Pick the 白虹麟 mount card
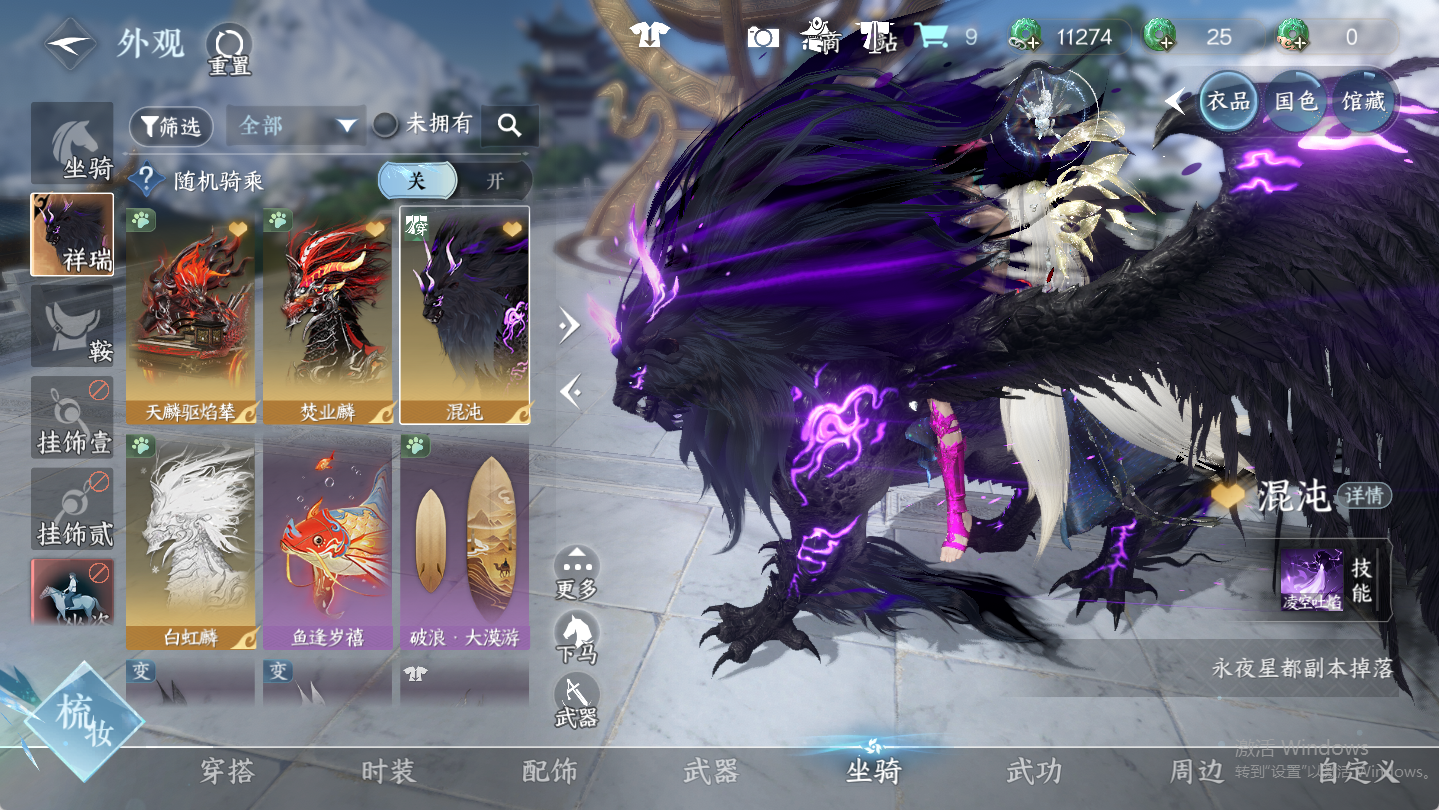This screenshot has width=1439, height=810. coord(190,541)
